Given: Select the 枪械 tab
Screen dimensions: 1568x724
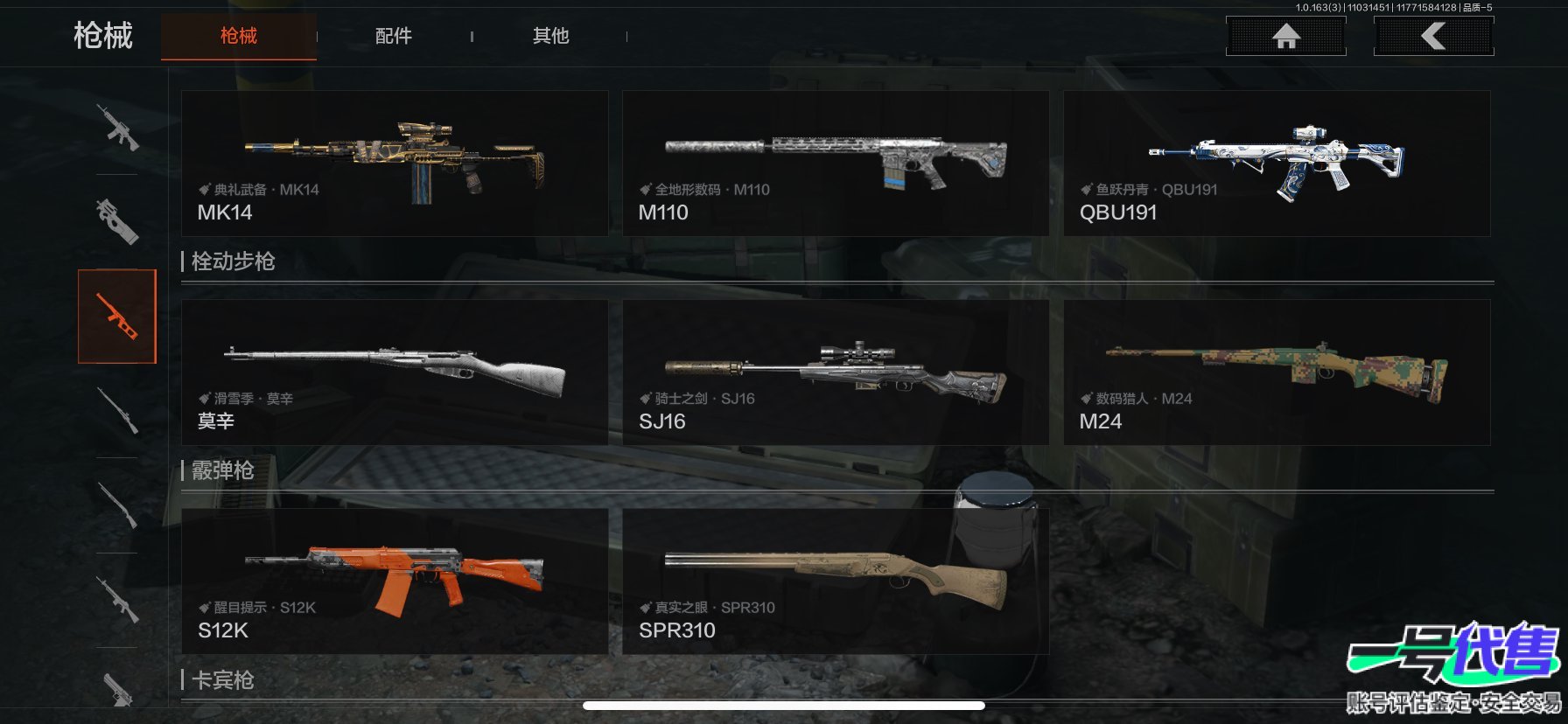Looking at the screenshot, I should (x=238, y=36).
